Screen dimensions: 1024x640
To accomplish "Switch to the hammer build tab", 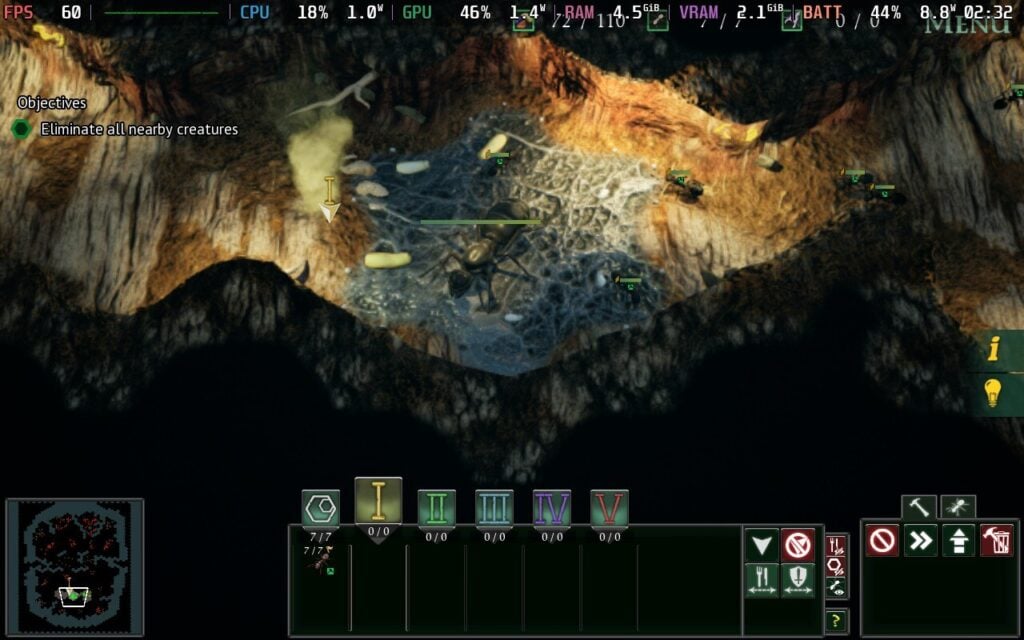I will [918, 507].
